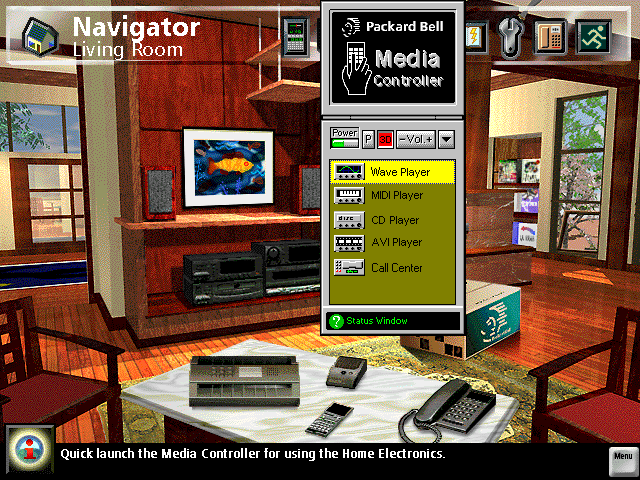This screenshot has height=480, width=640.
Task: Toggle the Power button
Action: point(344,137)
